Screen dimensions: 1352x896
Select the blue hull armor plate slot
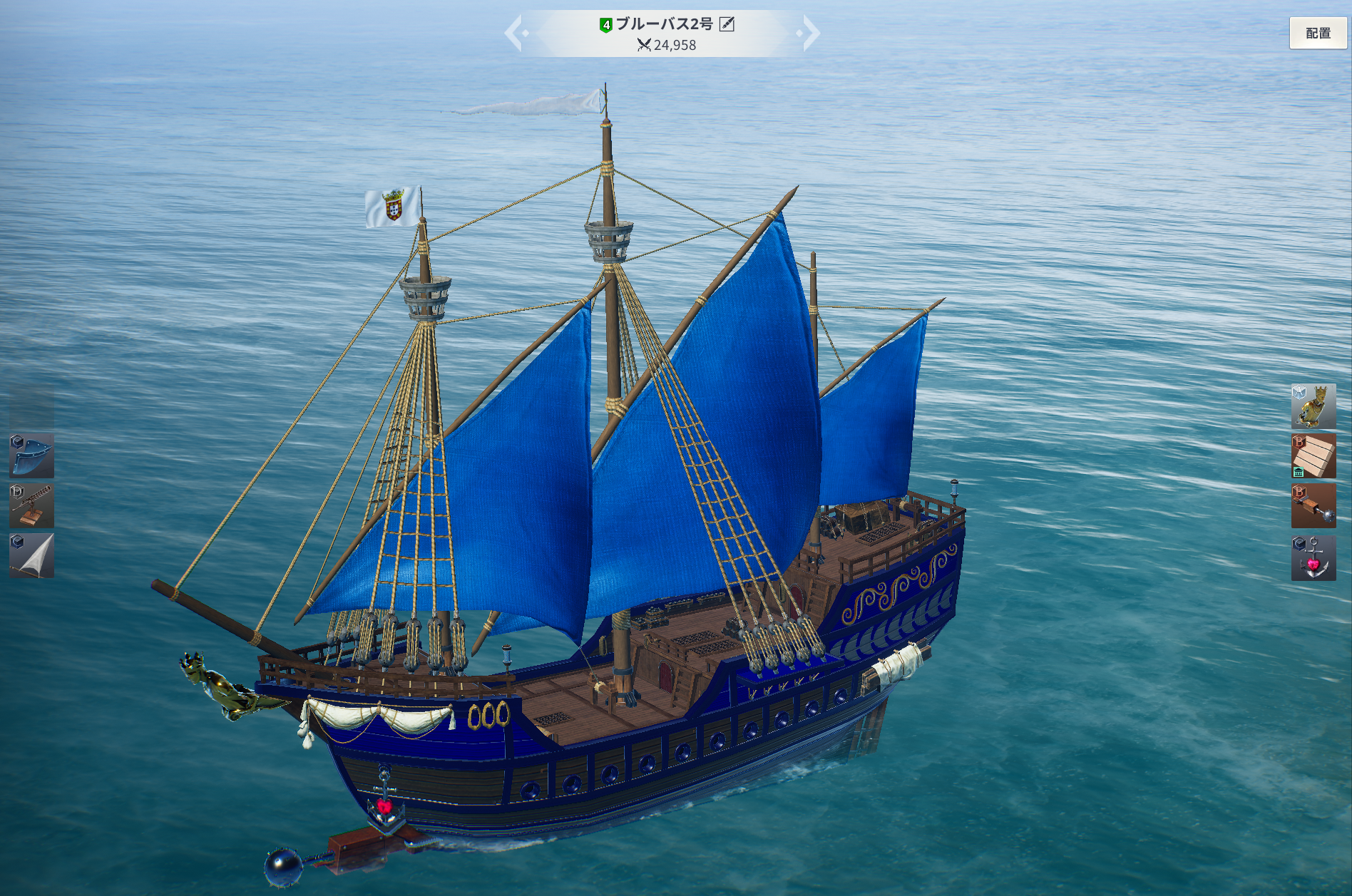pyautogui.click(x=31, y=455)
